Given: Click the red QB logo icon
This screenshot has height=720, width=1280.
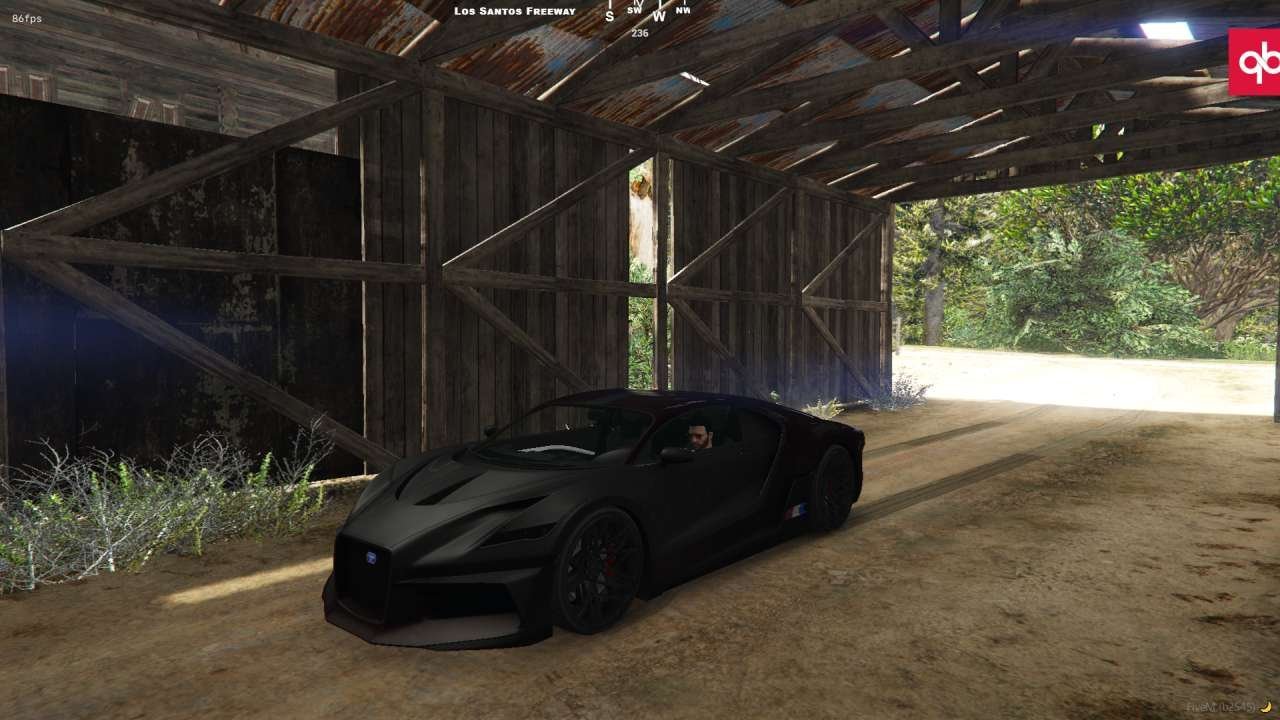Looking at the screenshot, I should (x=1254, y=62).
